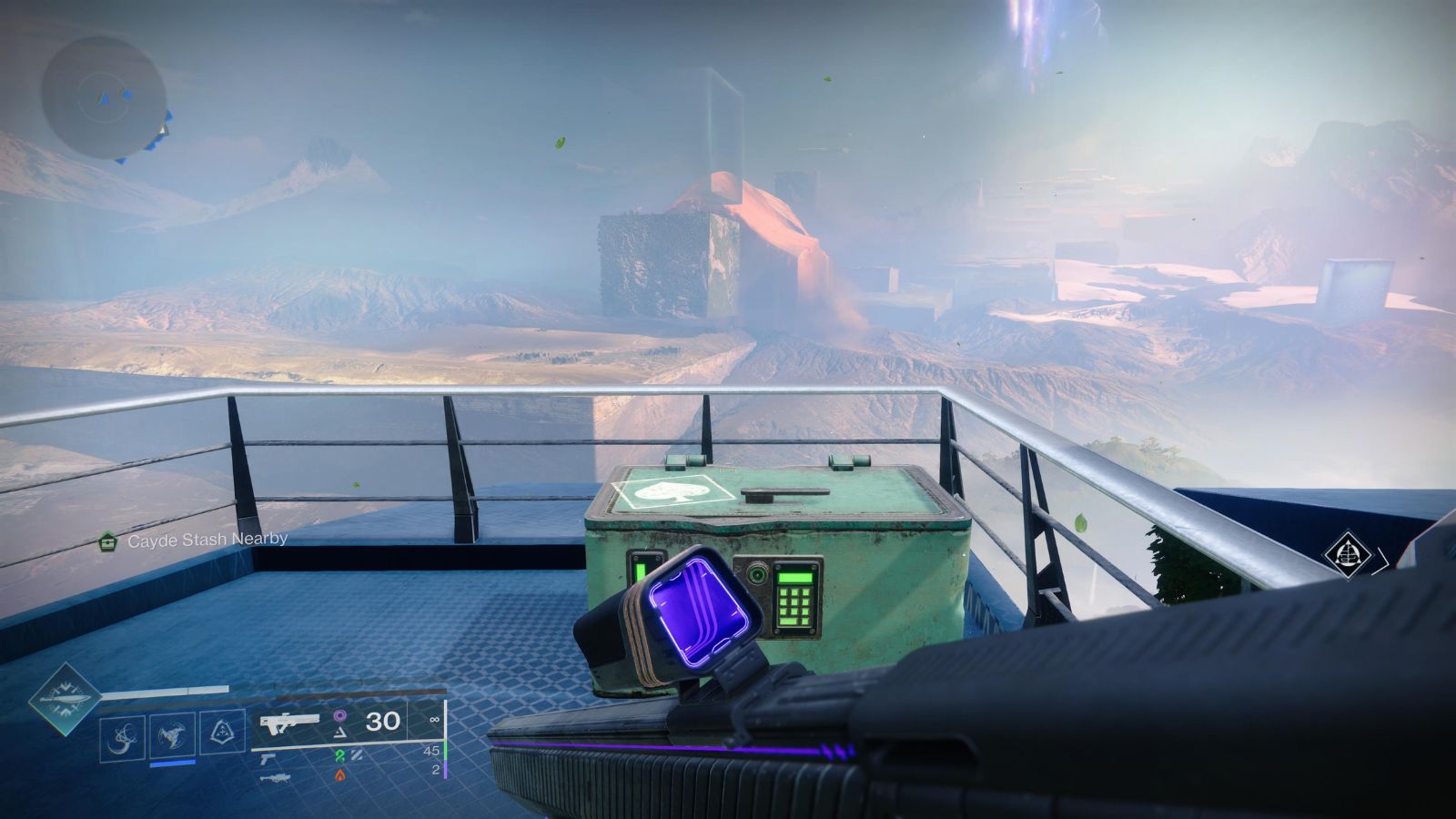This screenshot has height=819, width=1456.
Task: Click the infinity symbol reserve ammo counter
Action: click(x=435, y=720)
